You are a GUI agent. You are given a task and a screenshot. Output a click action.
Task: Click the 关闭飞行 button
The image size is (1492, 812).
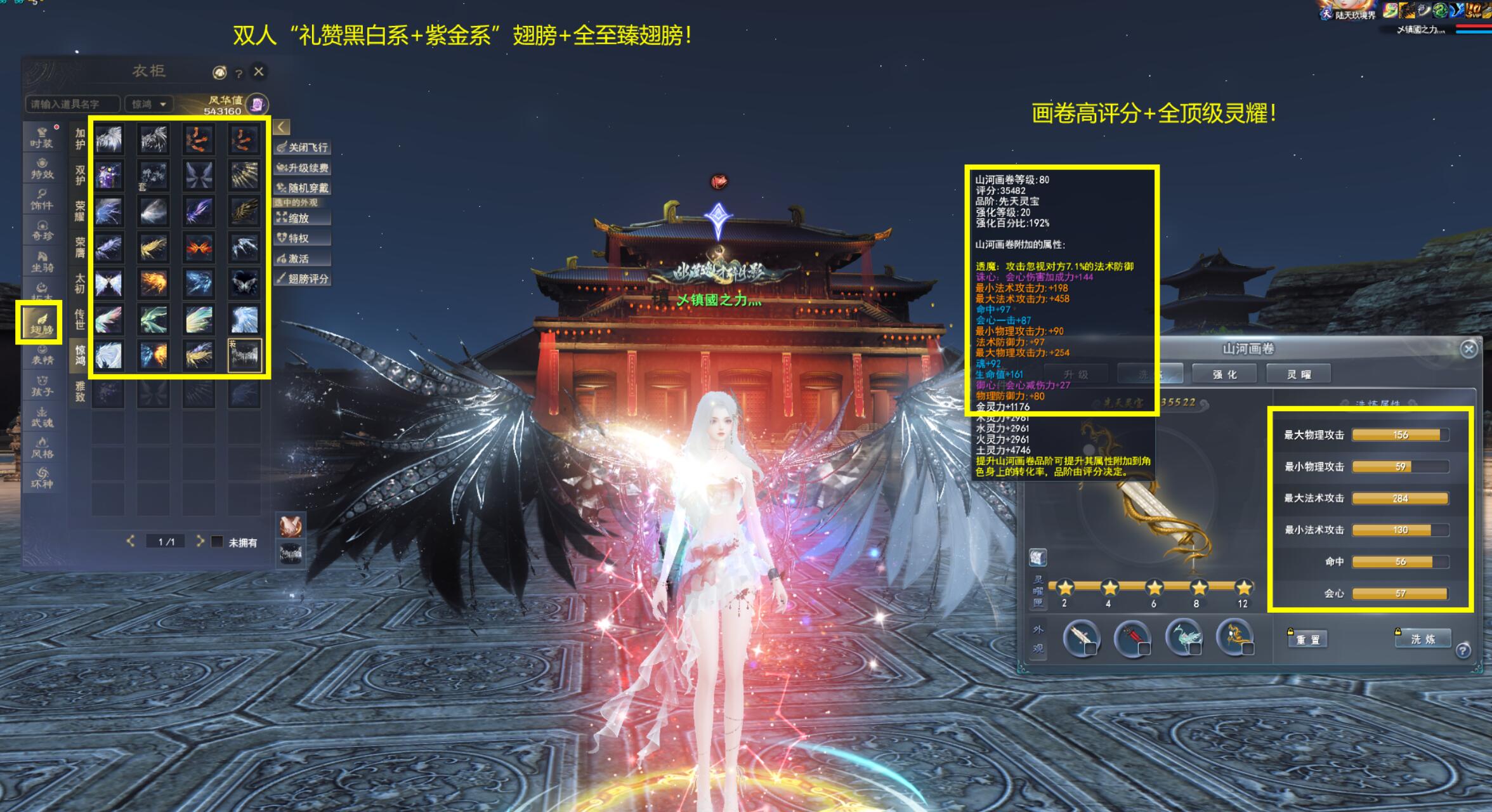pos(303,147)
